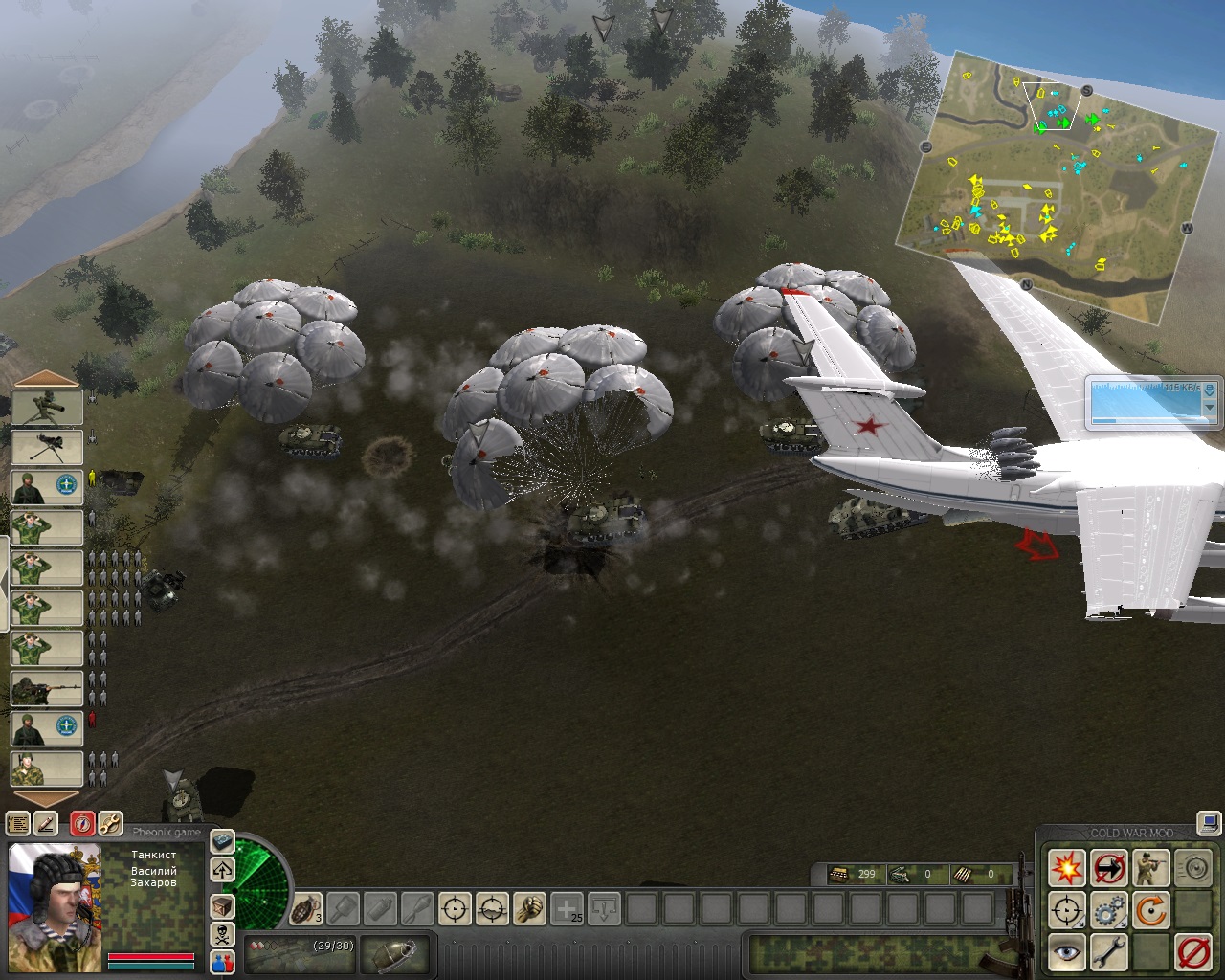
Task: Select the hand grenade hotbar slot
Action: (x=306, y=907)
